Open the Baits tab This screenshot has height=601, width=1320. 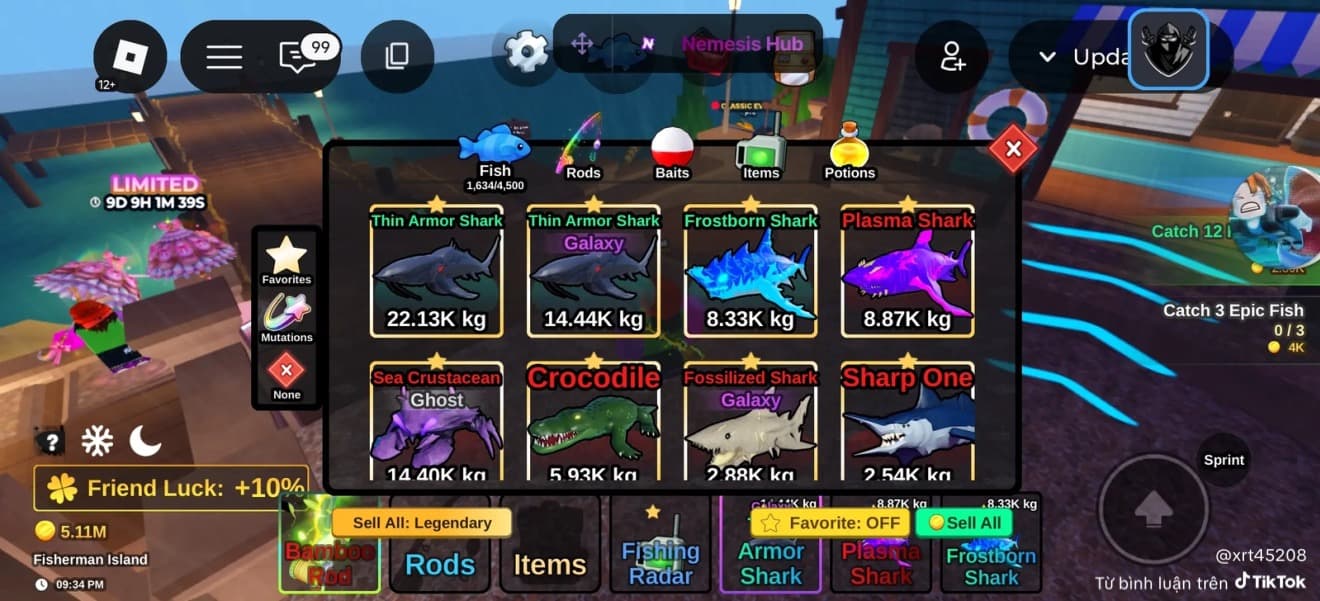point(672,153)
